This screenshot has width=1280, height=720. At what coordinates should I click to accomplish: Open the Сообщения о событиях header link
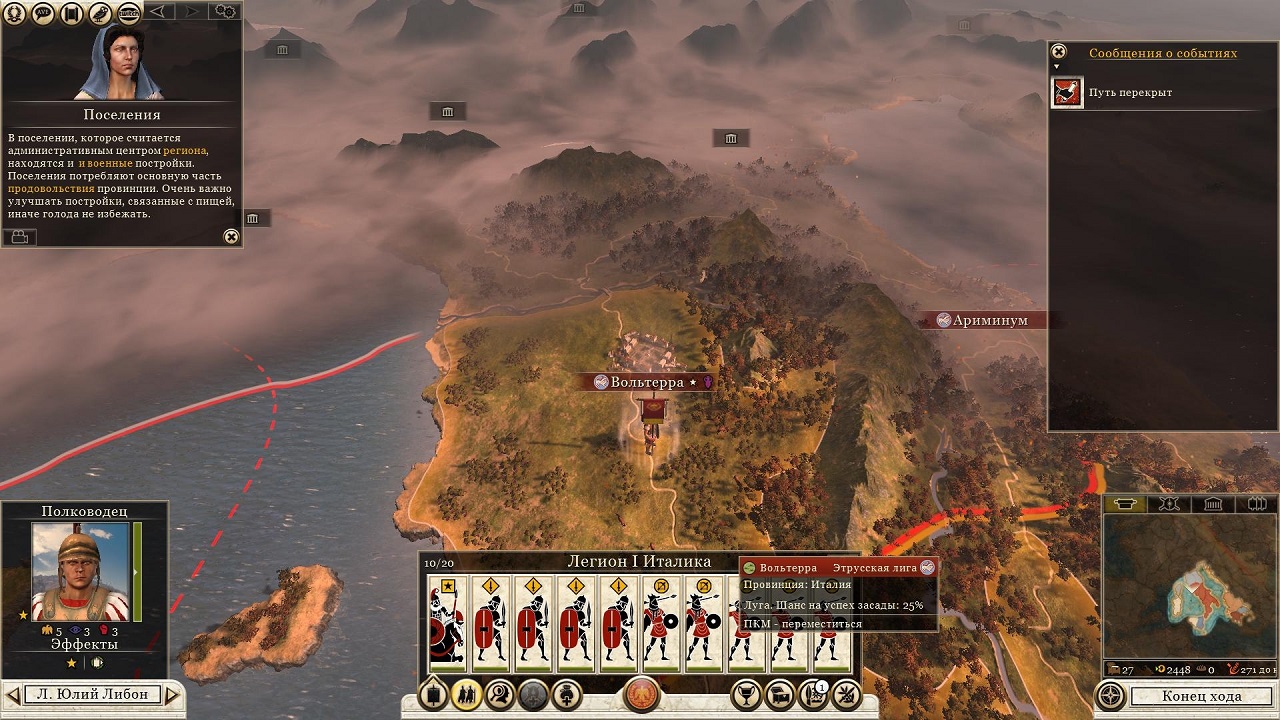click(x=1162, y=53)
